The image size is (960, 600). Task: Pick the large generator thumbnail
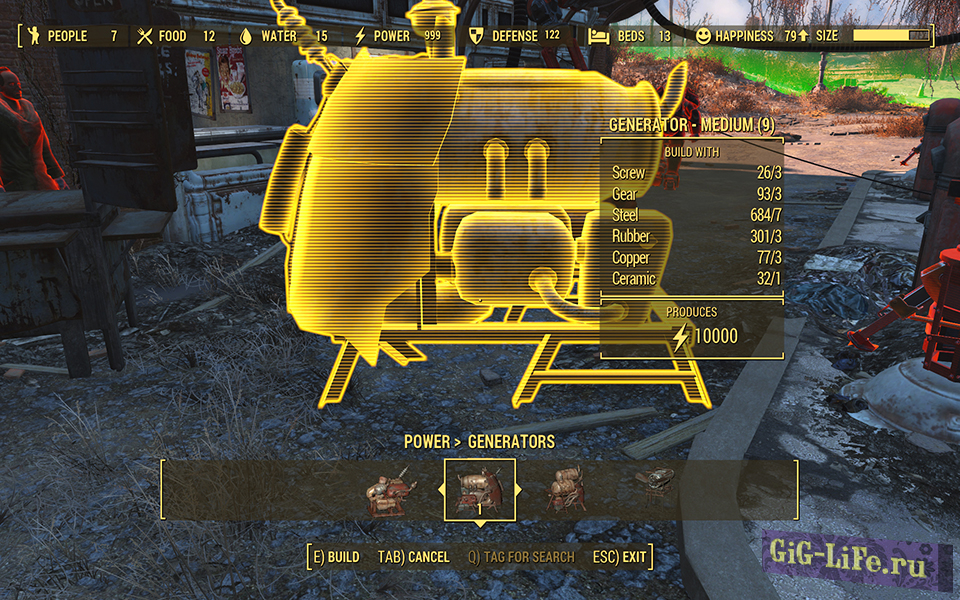click(566, 489)
